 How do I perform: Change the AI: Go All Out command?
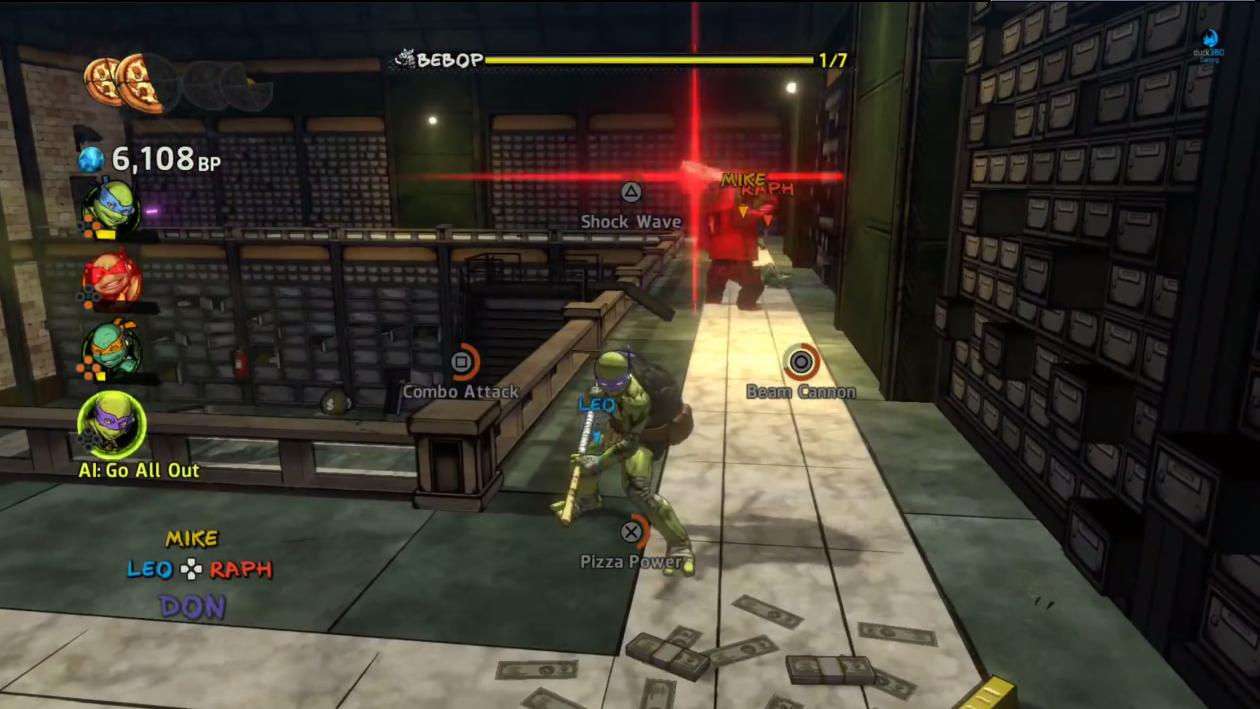tap(139, 470)
